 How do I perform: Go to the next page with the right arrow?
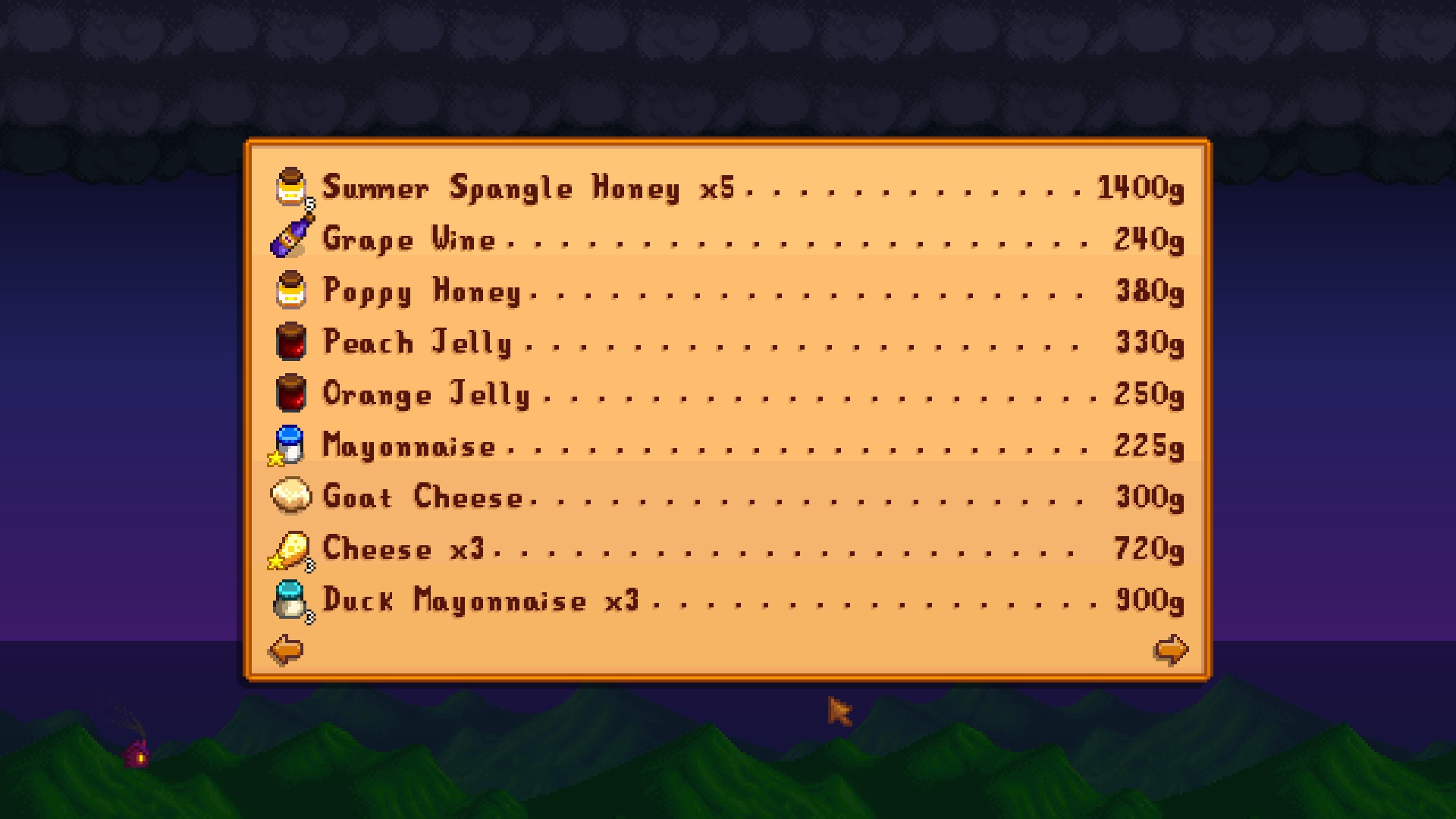1170,650
